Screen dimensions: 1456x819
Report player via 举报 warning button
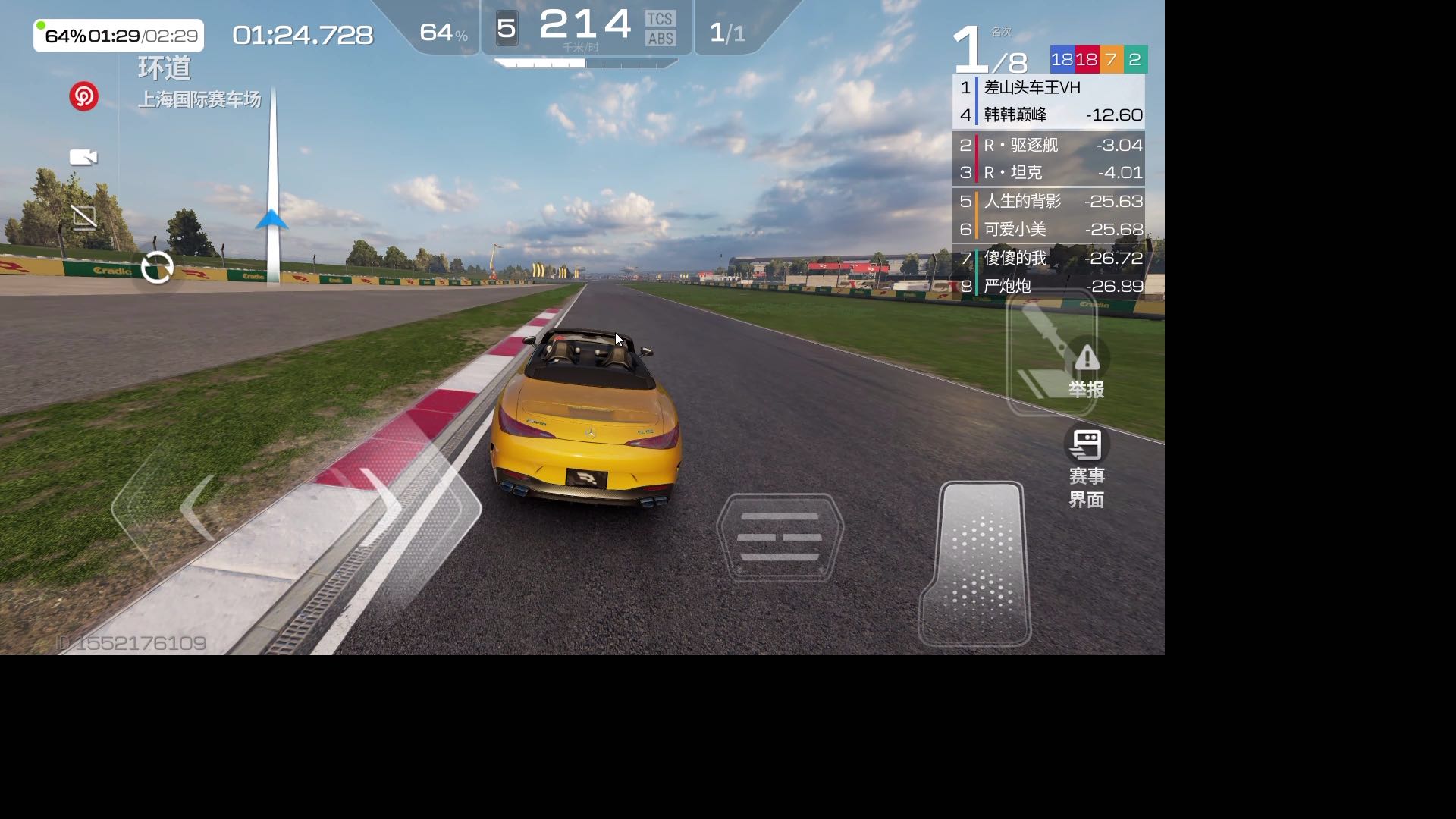(x=1086, y=372)
